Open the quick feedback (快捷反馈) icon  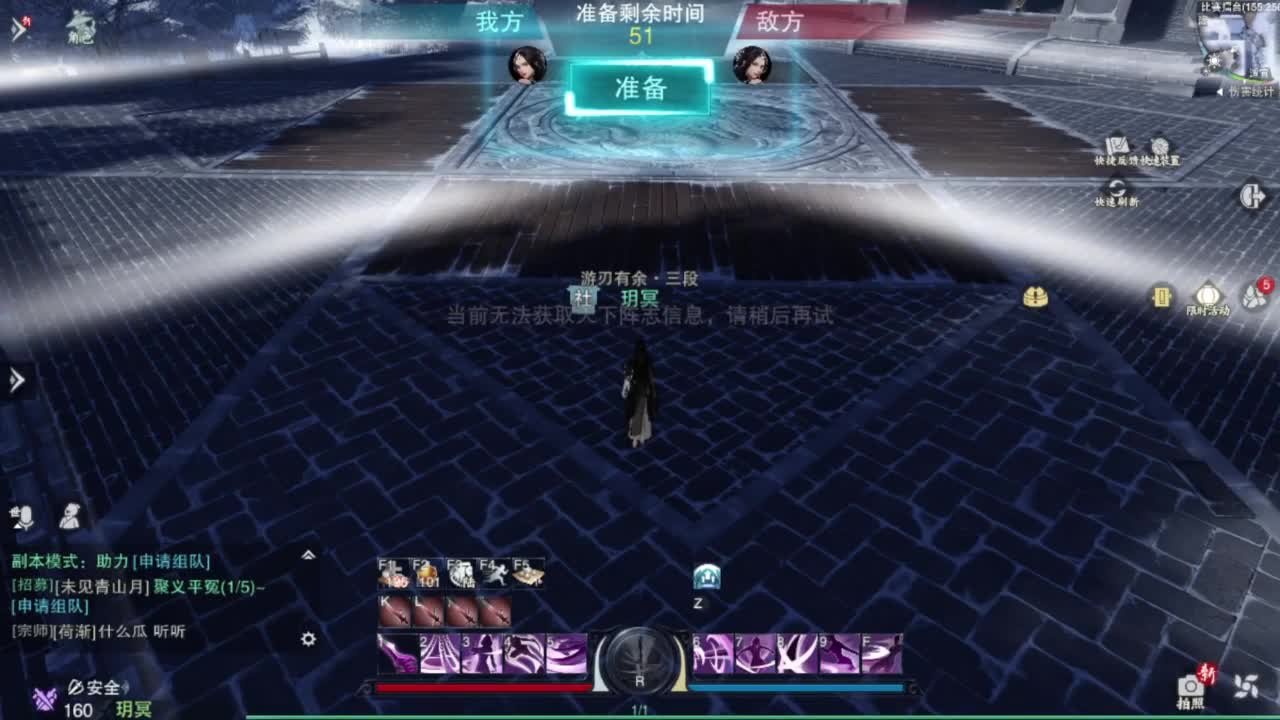(x=1116, y=148)
